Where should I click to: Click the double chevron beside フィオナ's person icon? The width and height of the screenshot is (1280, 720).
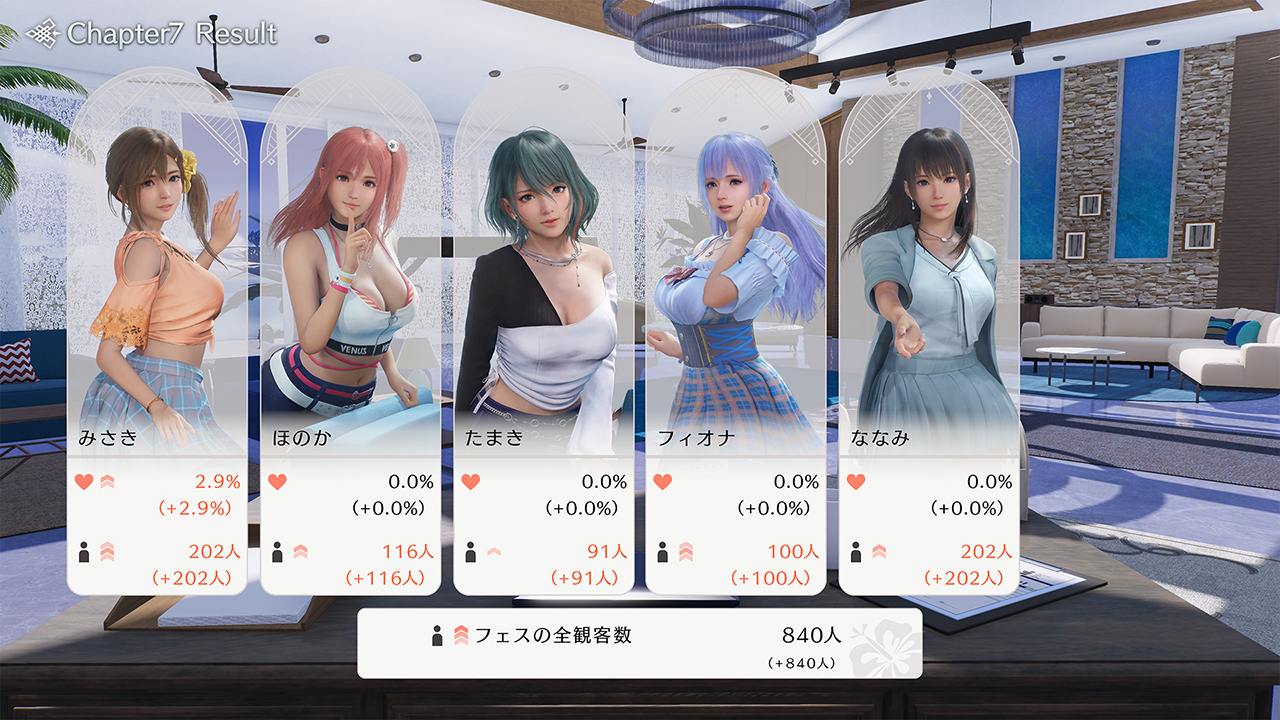tap(686, 550)
